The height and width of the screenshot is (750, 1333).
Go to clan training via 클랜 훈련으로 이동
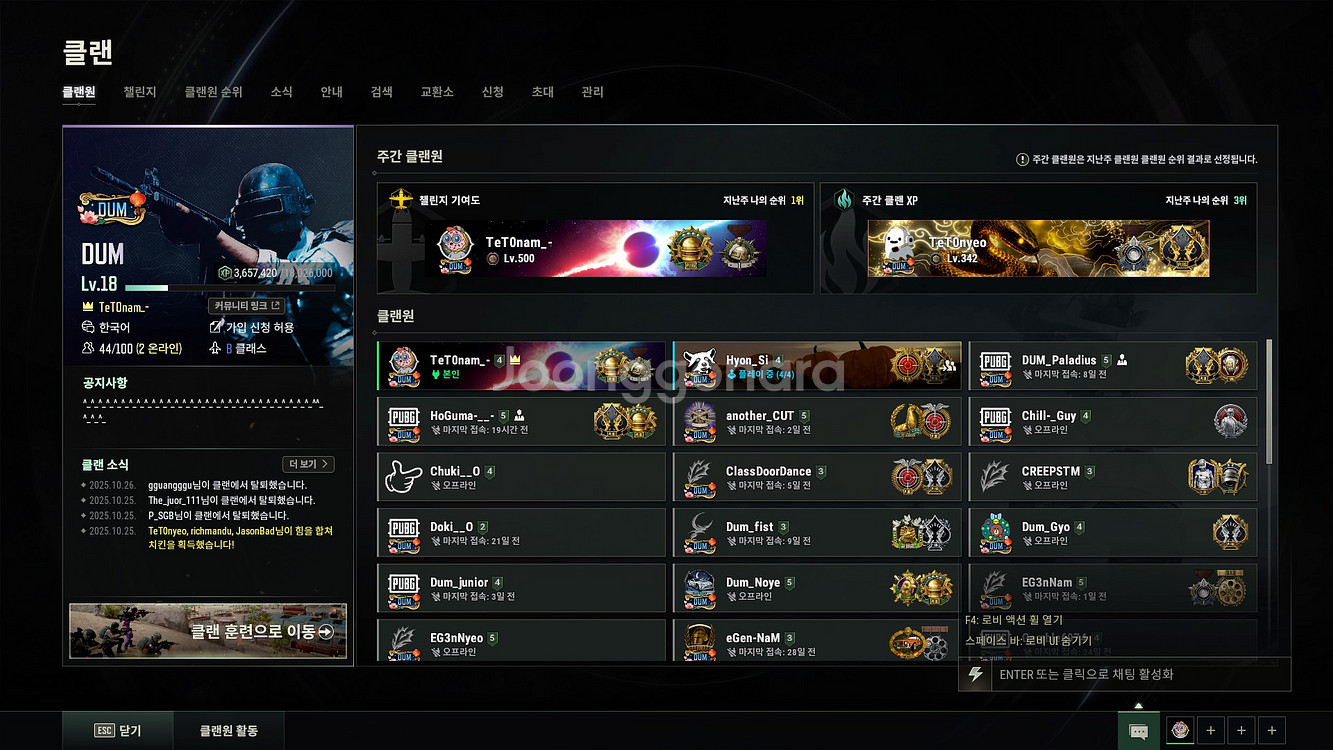(x=208, y=631)
